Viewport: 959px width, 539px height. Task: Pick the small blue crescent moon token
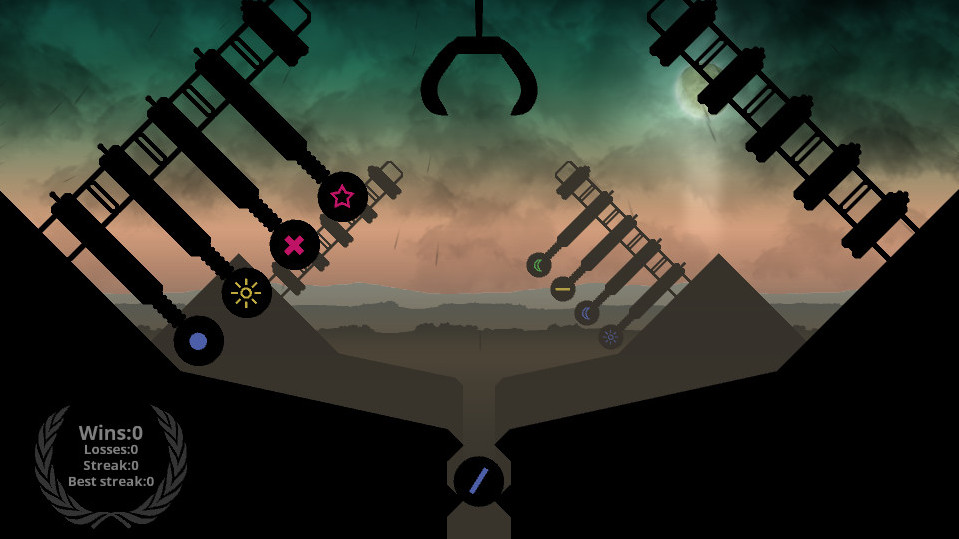pos(587,313)
